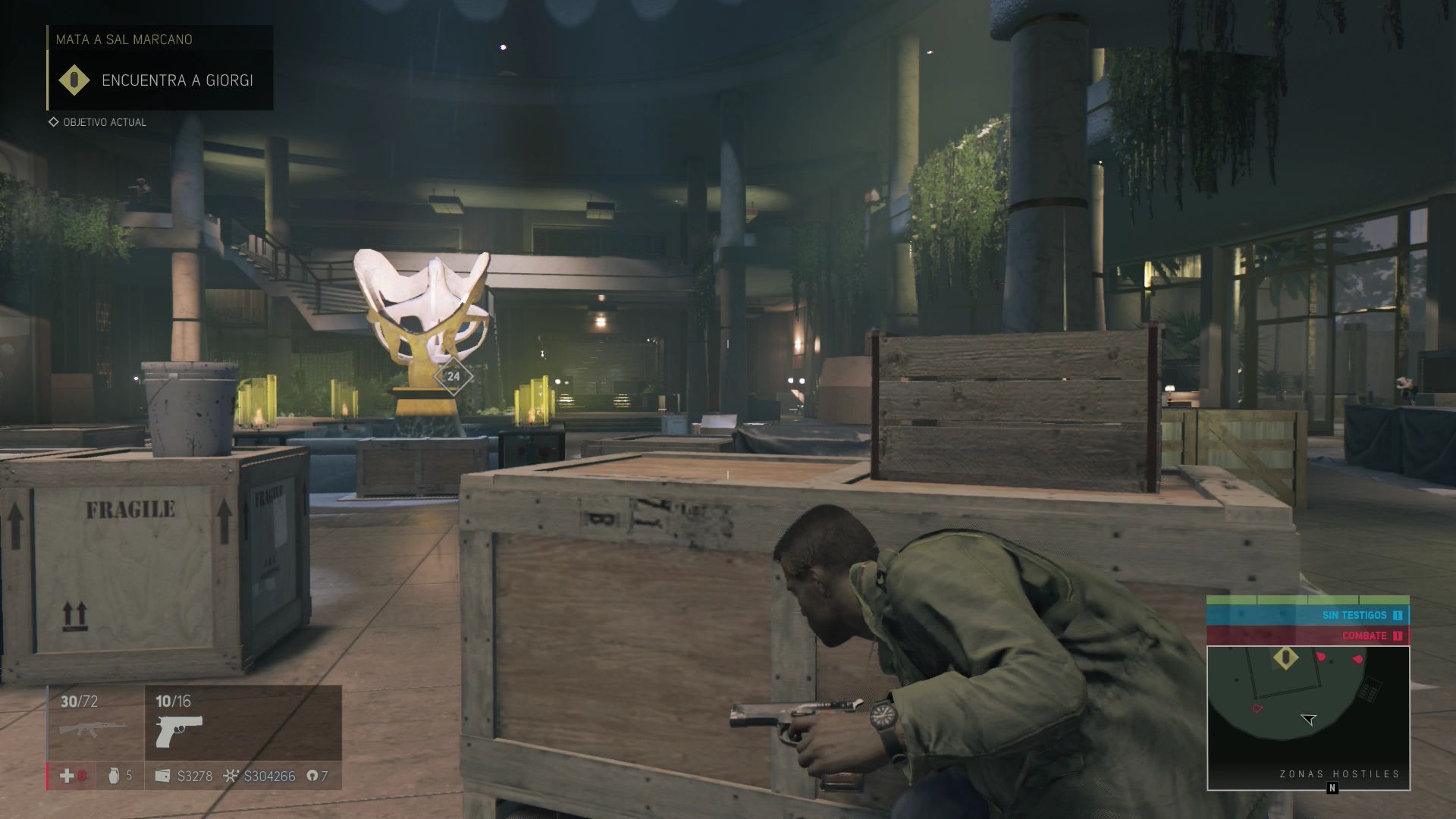1456x819 pixels.
Task: Open the minimap
Action: click(1308, 717)
